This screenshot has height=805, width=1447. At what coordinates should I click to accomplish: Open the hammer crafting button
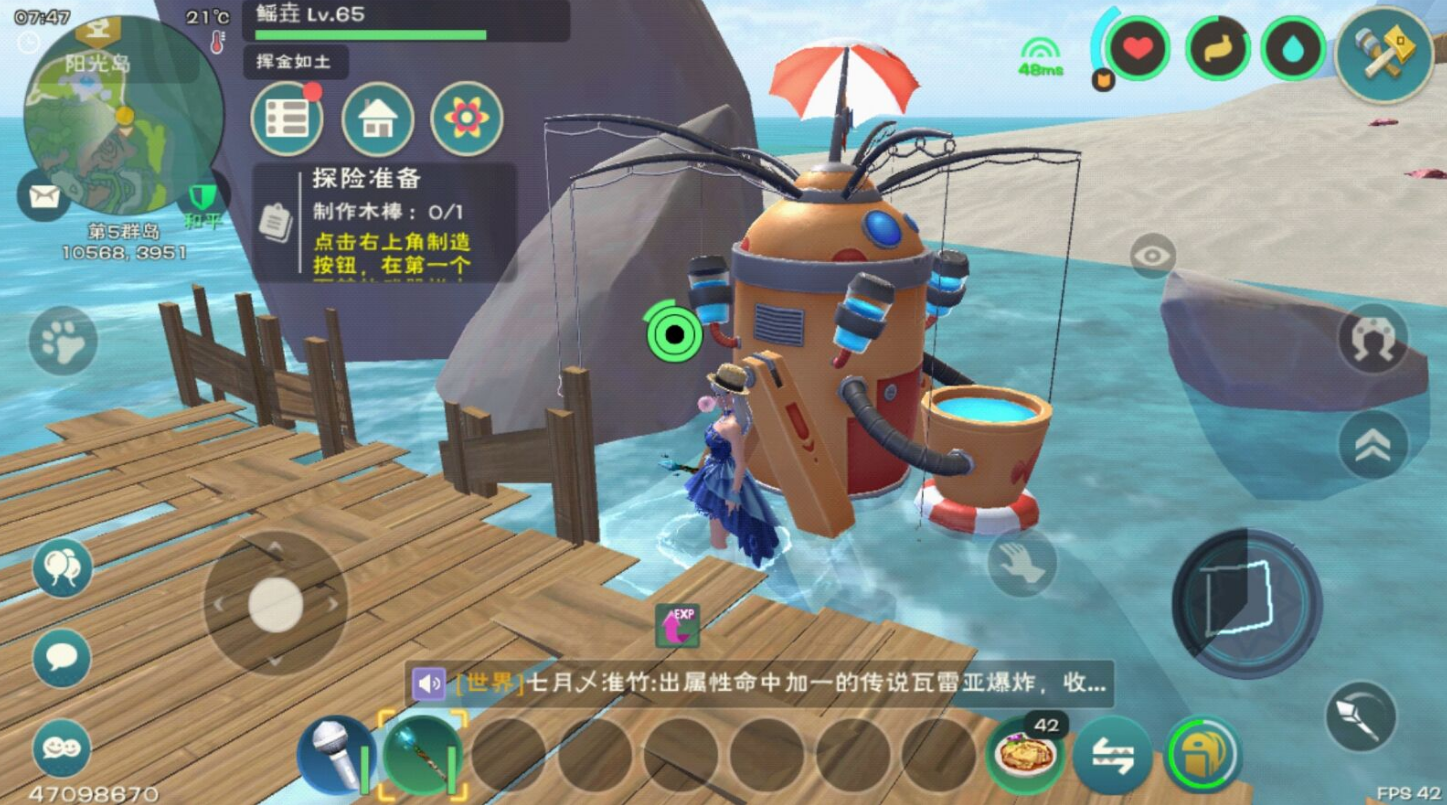(1384, 54)
